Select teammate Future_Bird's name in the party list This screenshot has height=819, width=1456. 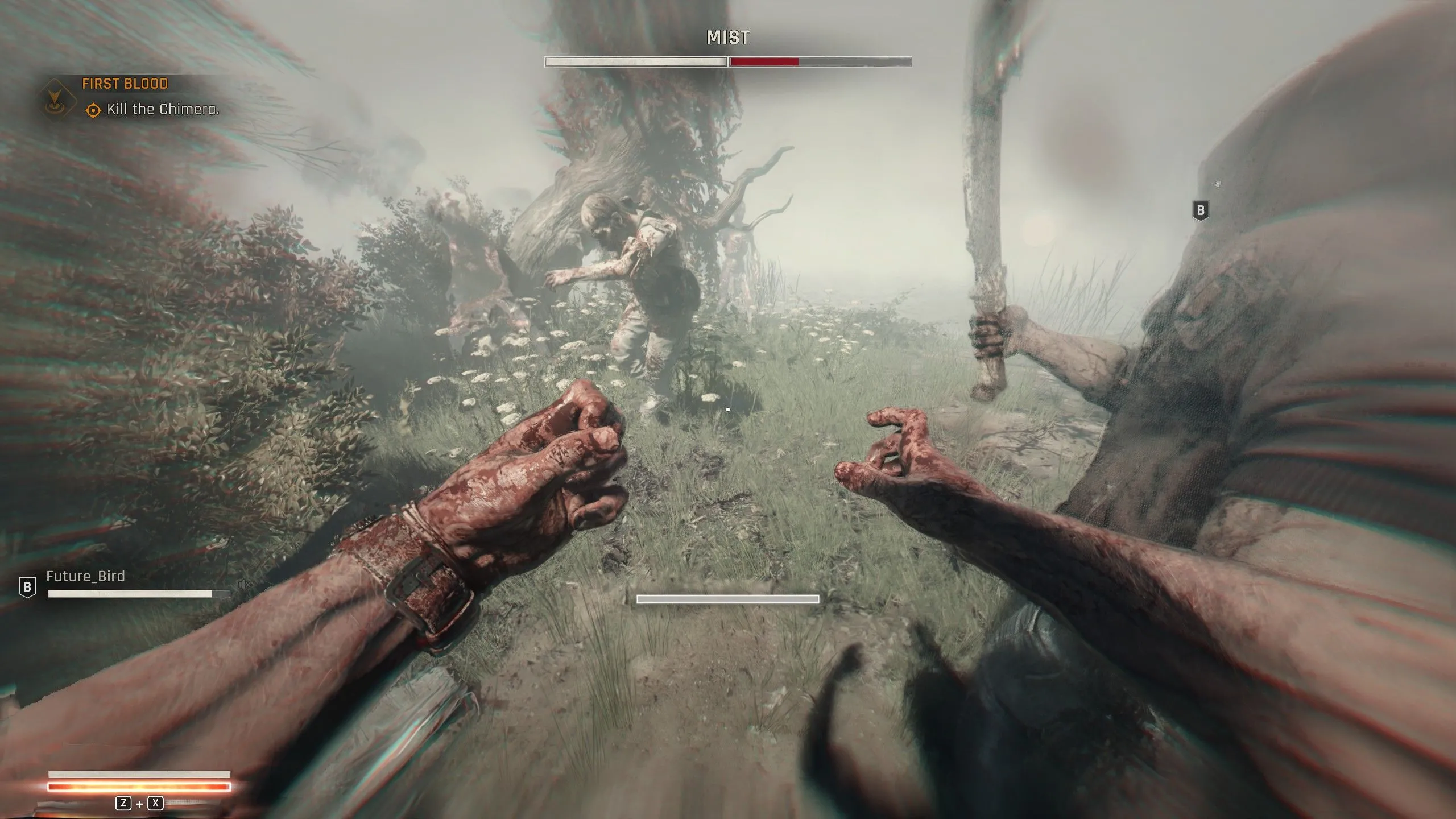point(85,576)
